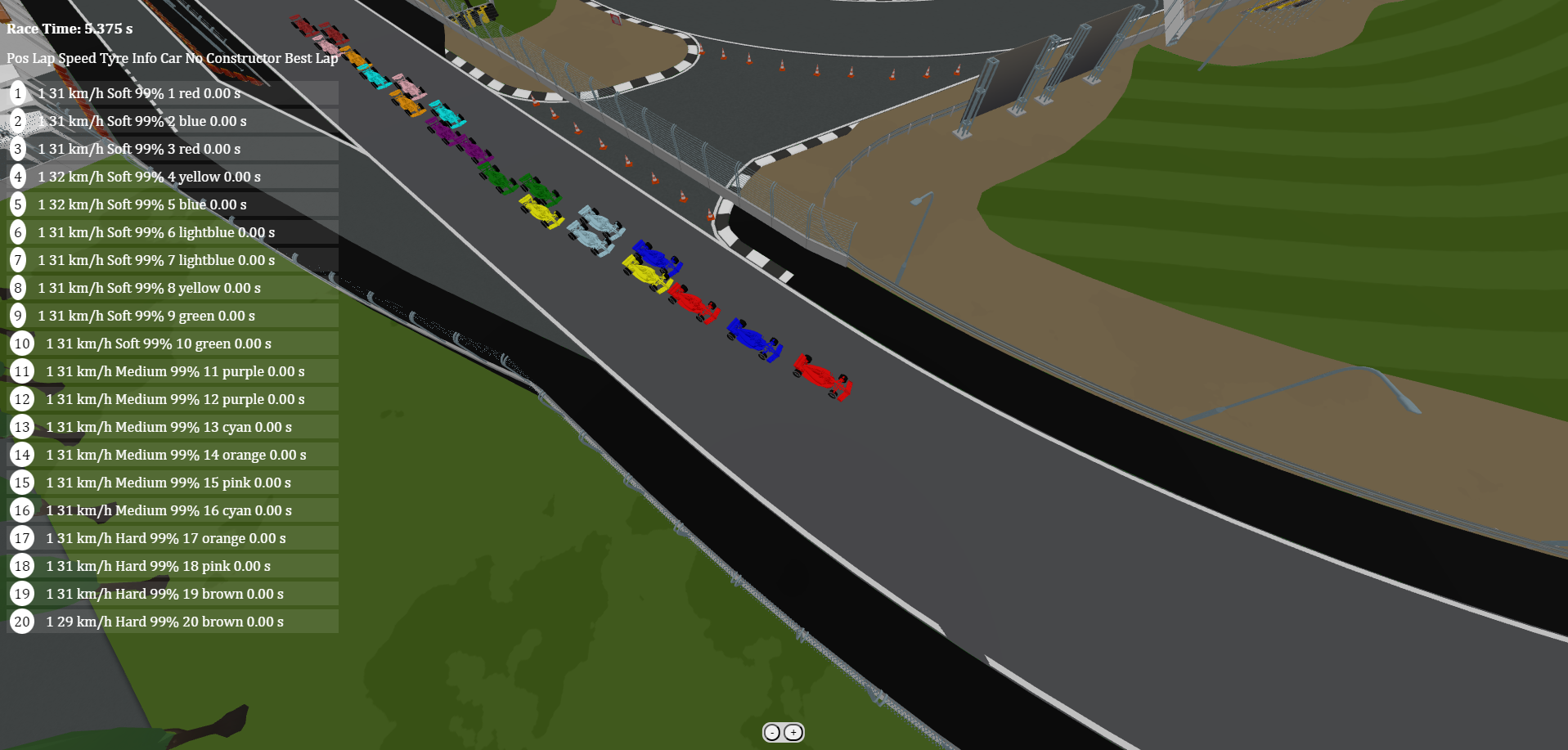Select last-place car 20 brown row
The width and height of the screenshot is (1568, 750).
pyautogui.click(x=173, y=622)
